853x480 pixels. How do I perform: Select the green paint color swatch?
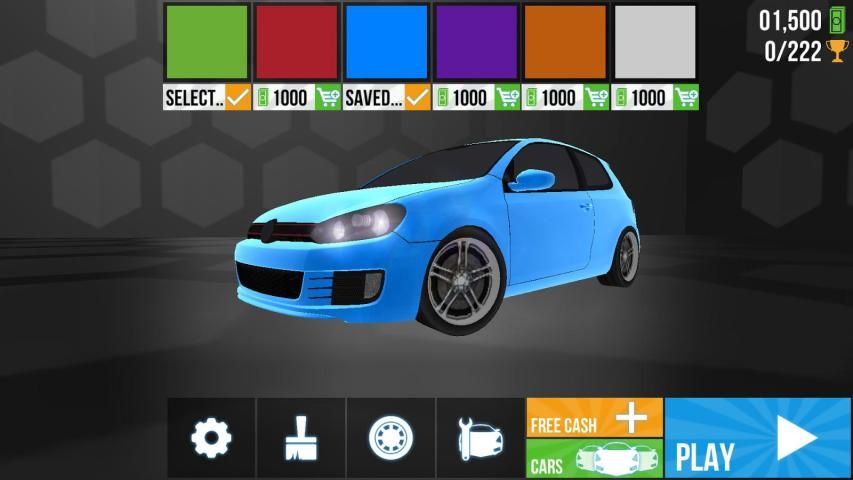tap(206, 42)
